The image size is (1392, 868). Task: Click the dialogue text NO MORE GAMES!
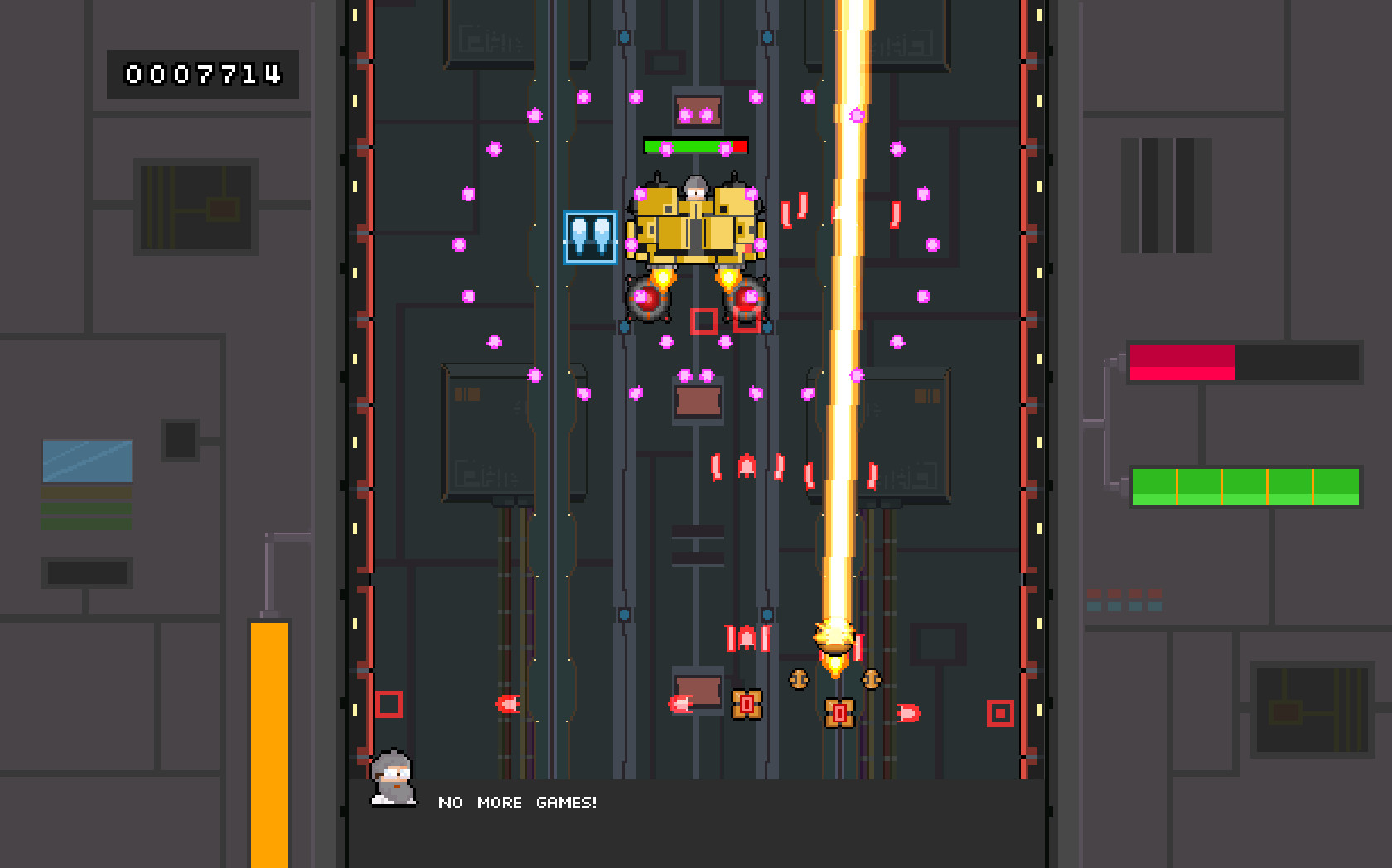(x=518, y=803)
